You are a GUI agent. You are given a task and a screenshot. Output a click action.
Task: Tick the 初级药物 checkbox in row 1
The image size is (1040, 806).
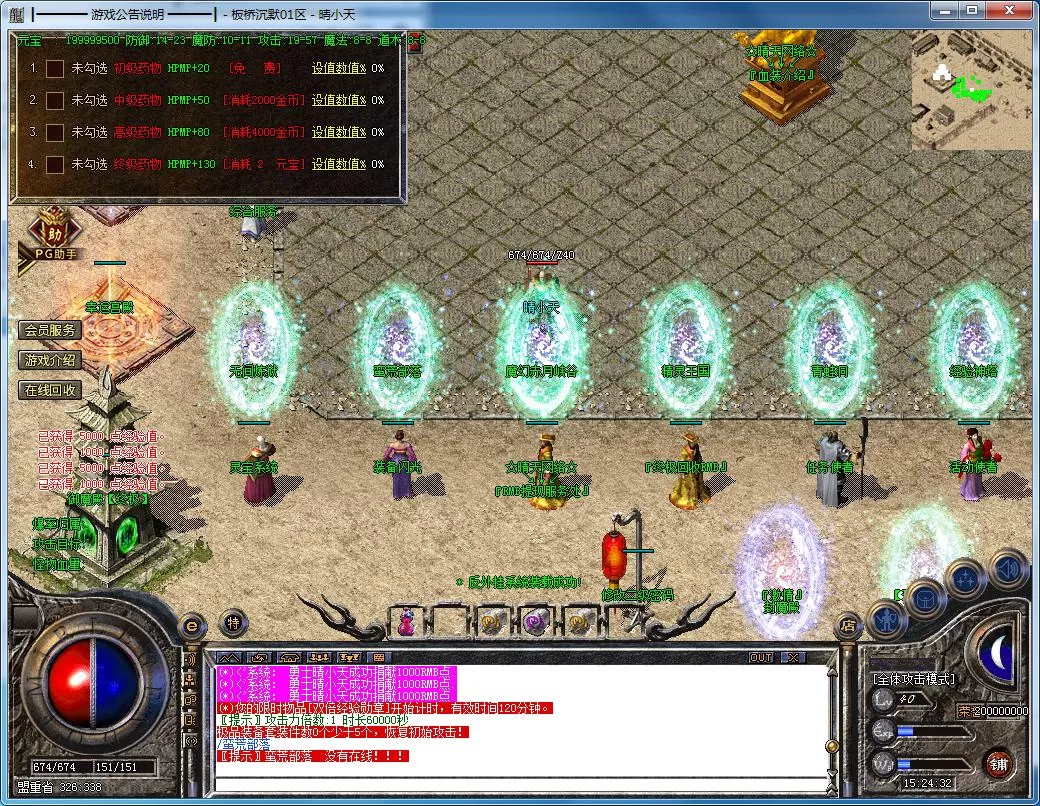[x=55, y=69]
